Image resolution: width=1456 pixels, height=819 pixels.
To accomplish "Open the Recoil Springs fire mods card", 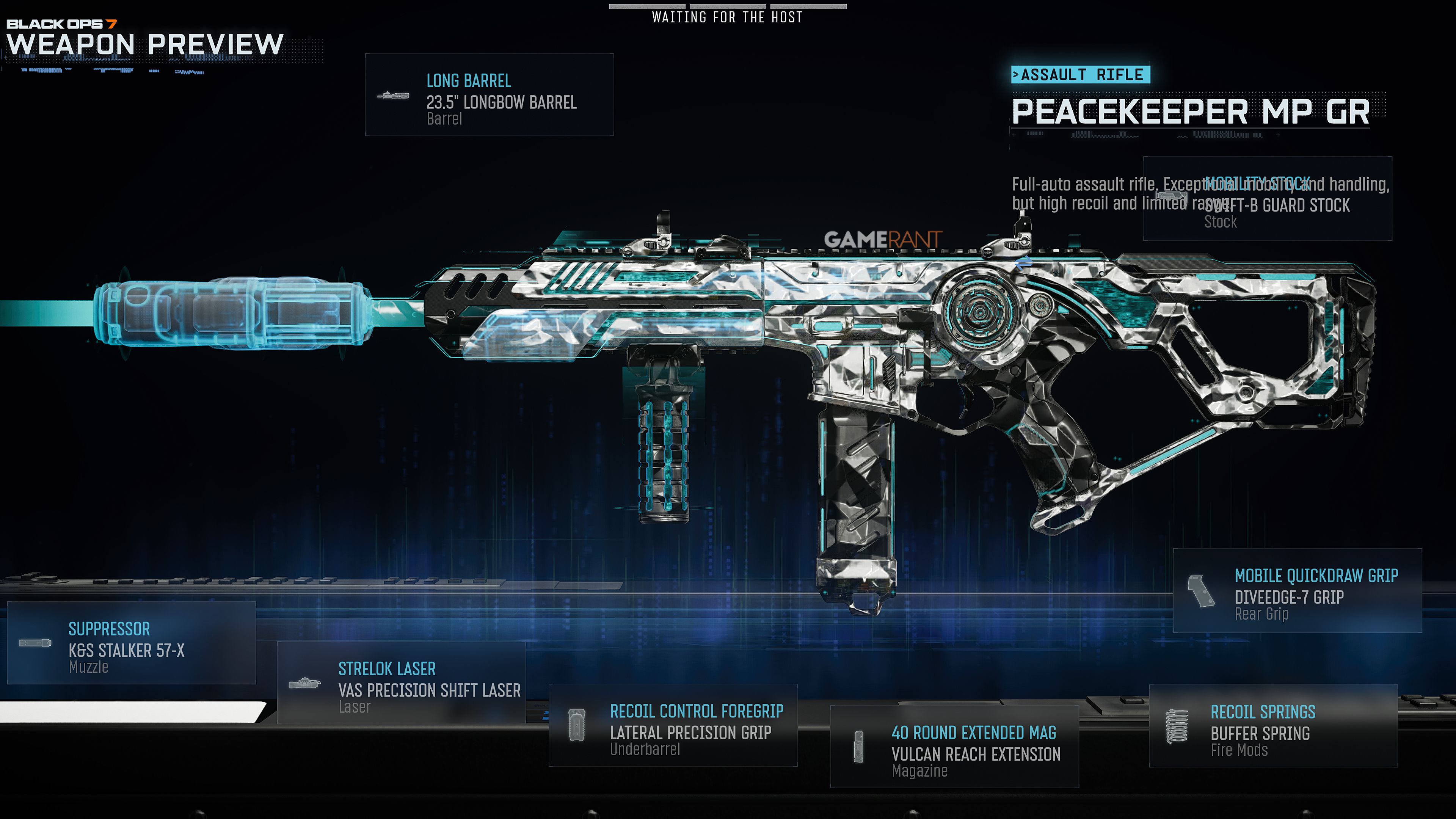I will click(1273, 726).
